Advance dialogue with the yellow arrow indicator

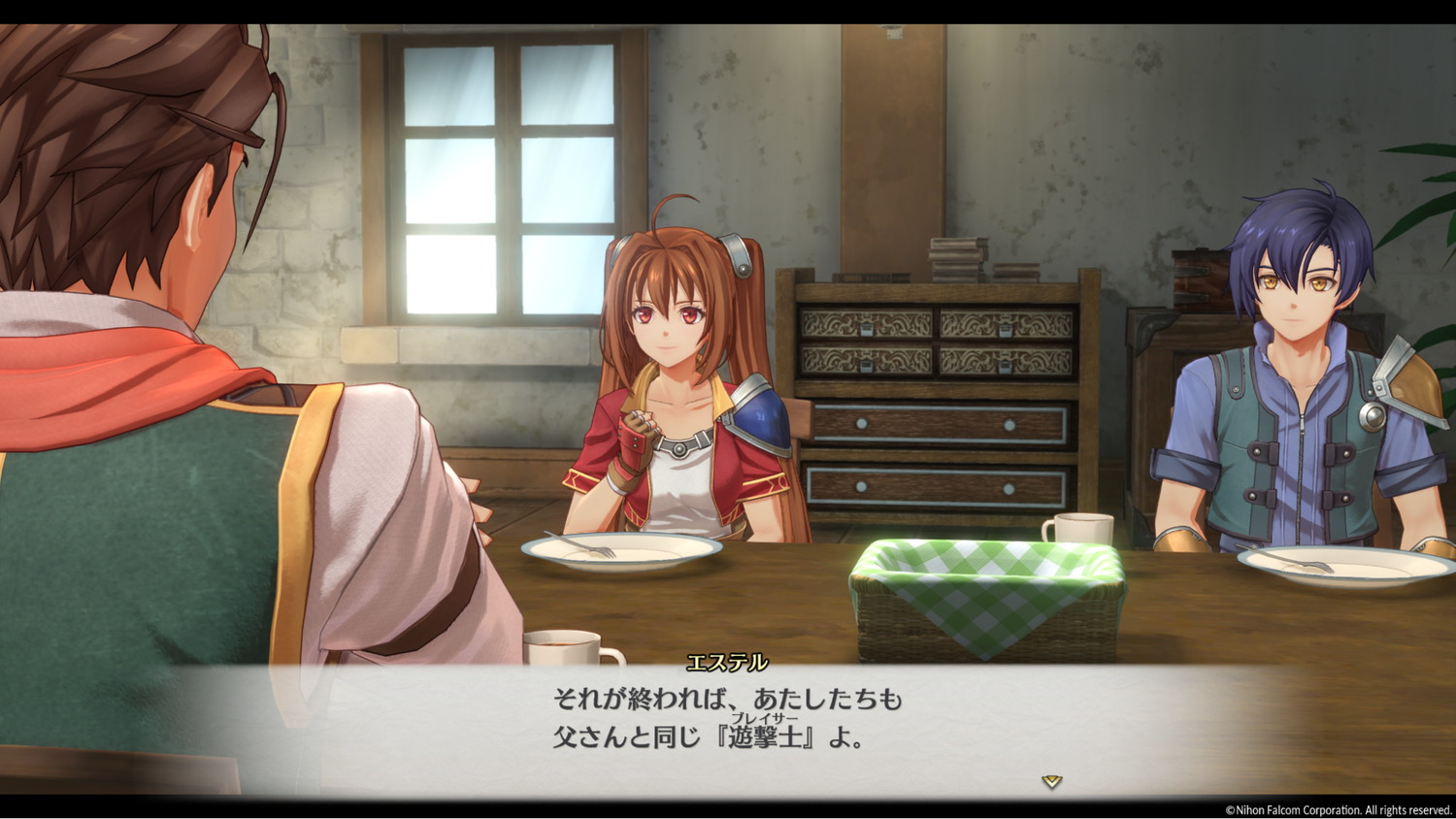pyautogui.click(x=1051, y=781)
